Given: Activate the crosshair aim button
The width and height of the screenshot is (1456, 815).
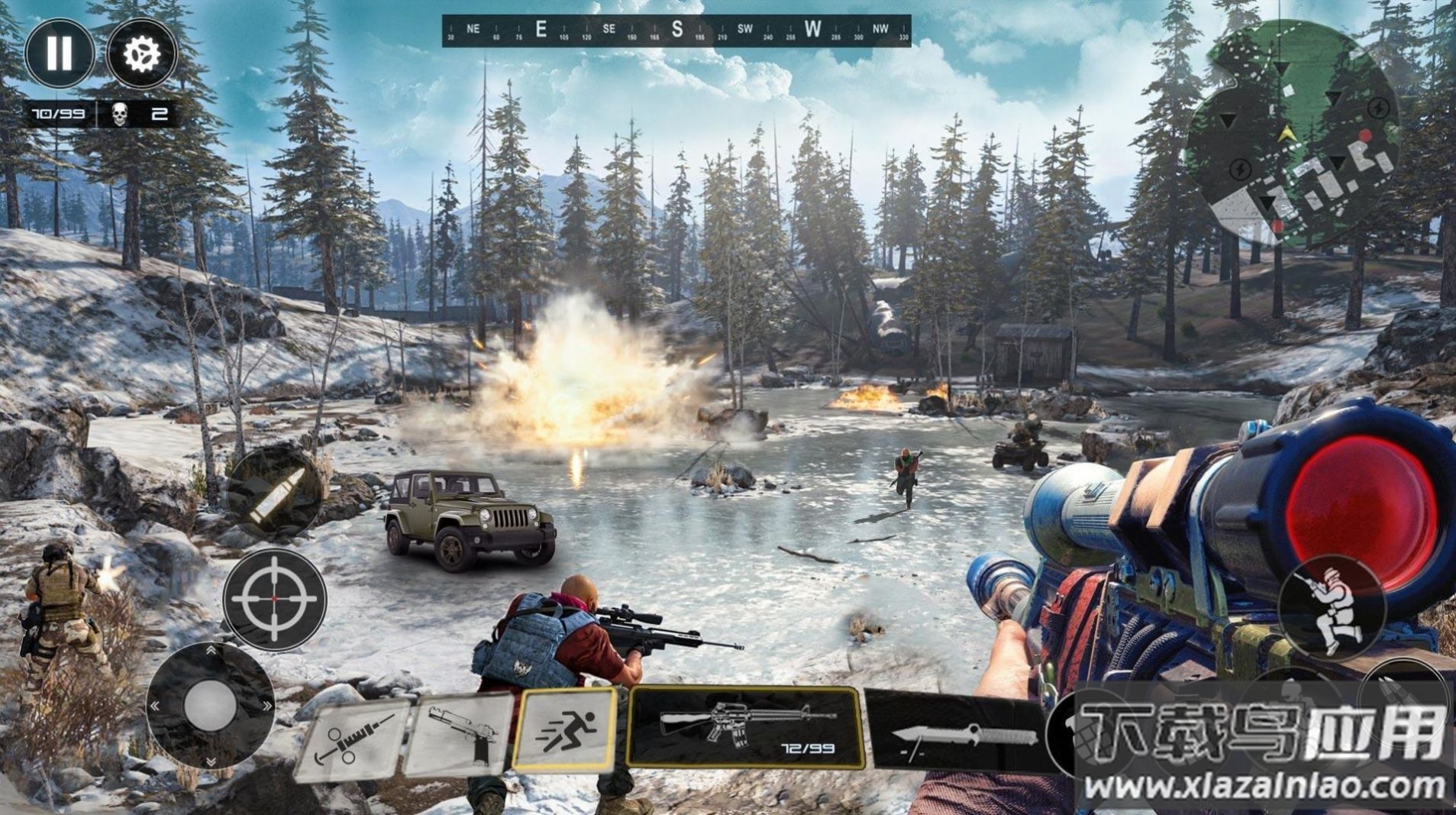Looking at the screenshot, I should (x=275, y=600).
